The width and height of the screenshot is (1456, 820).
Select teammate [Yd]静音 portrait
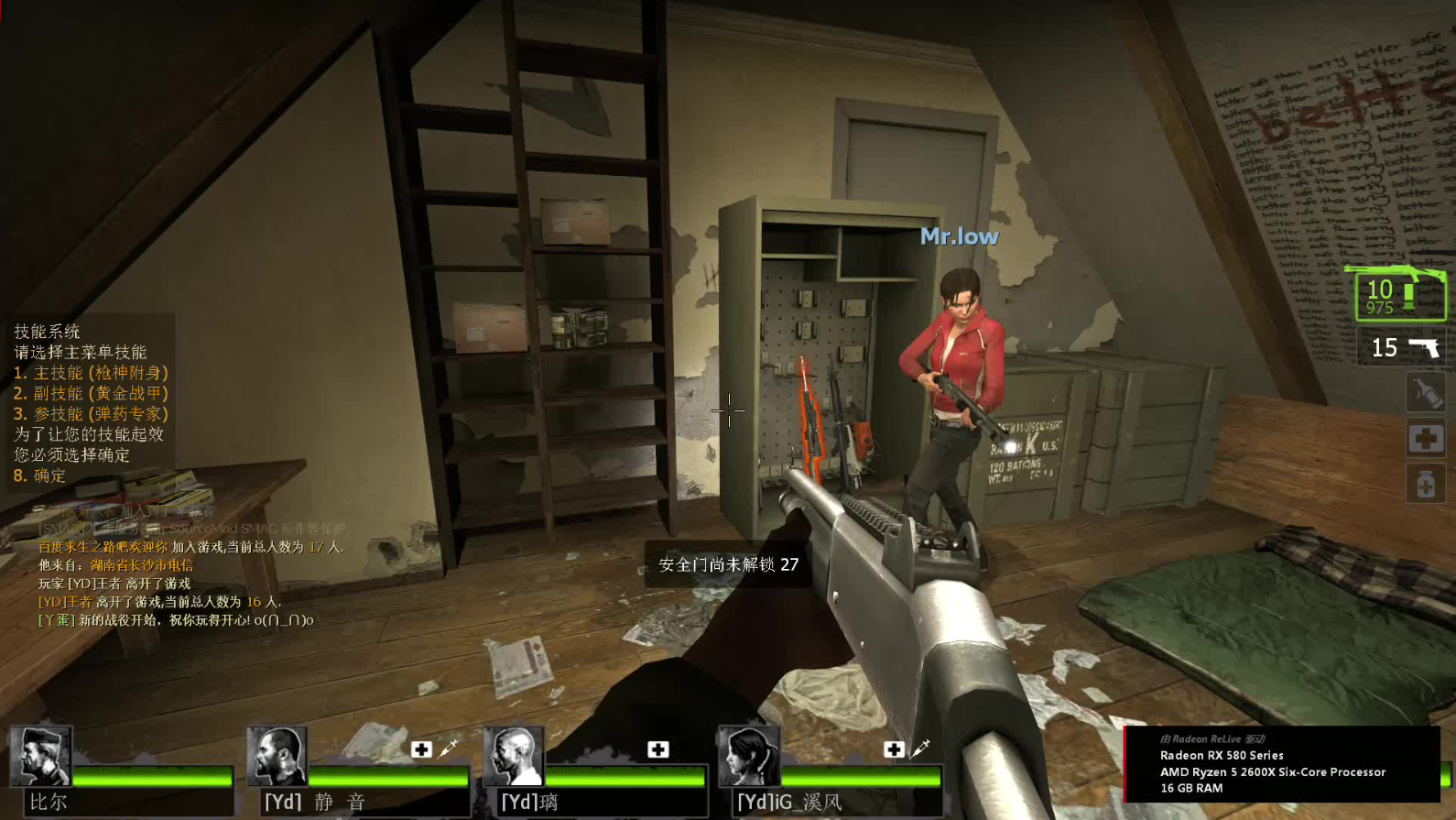(277, 756)
